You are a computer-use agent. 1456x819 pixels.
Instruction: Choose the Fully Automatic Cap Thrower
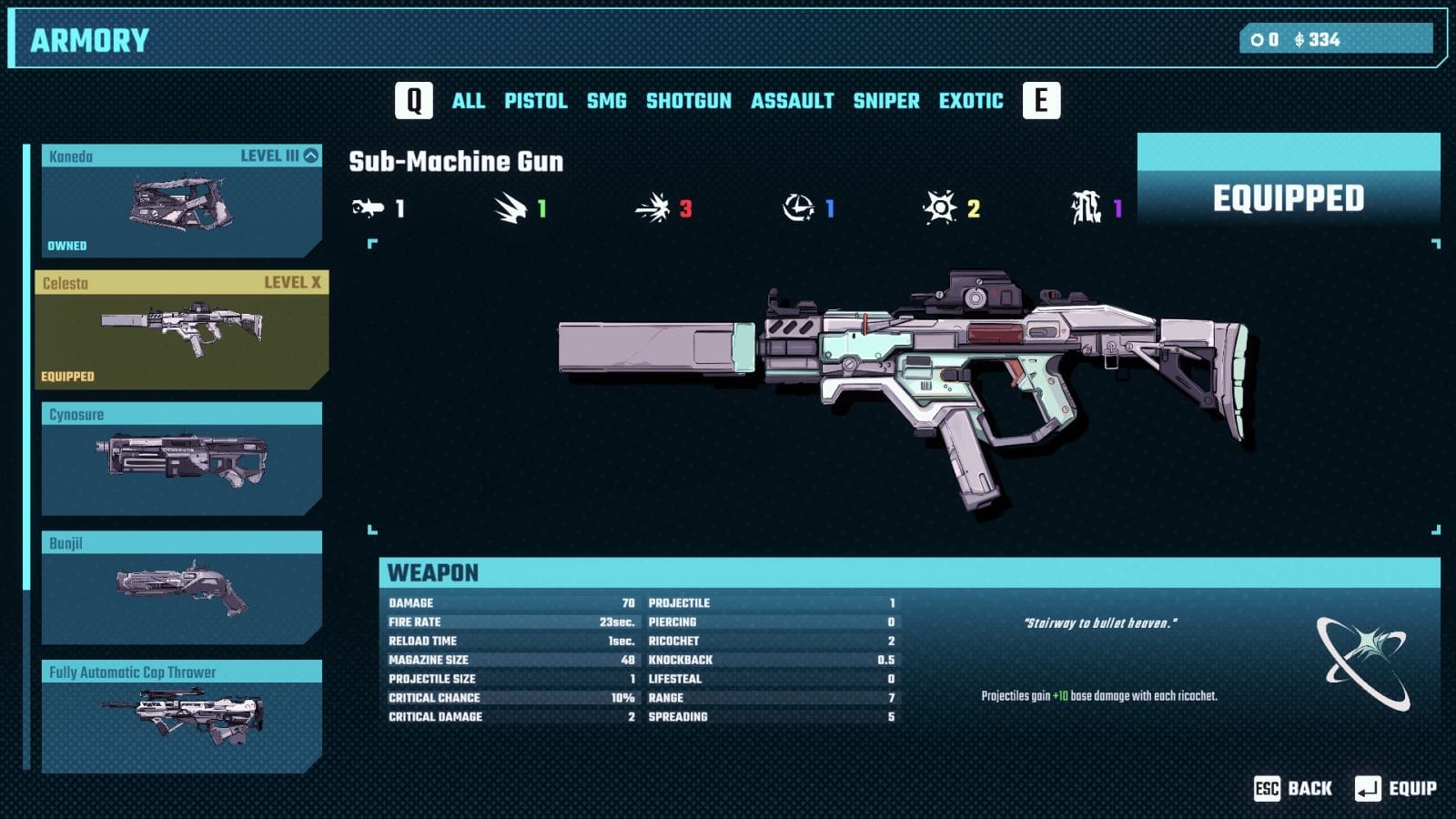click(x=181, y=716)
